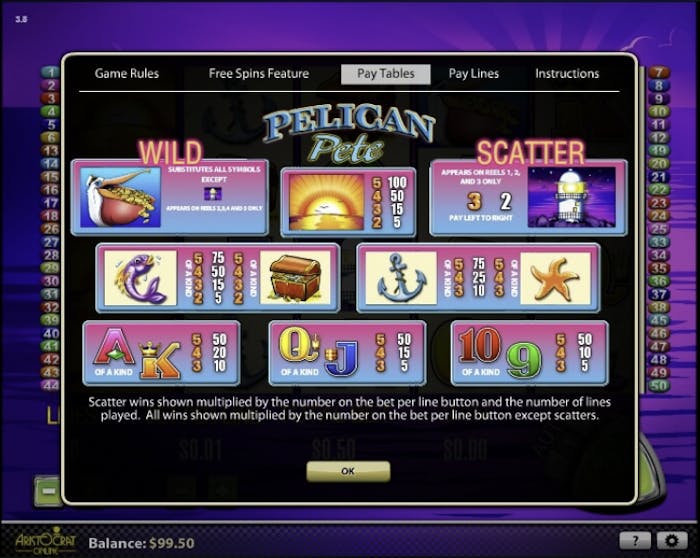The width and height of the screenshot is (700, 558).
Task: Open the Game Rules tab
Action: click(x=126, y=73)
